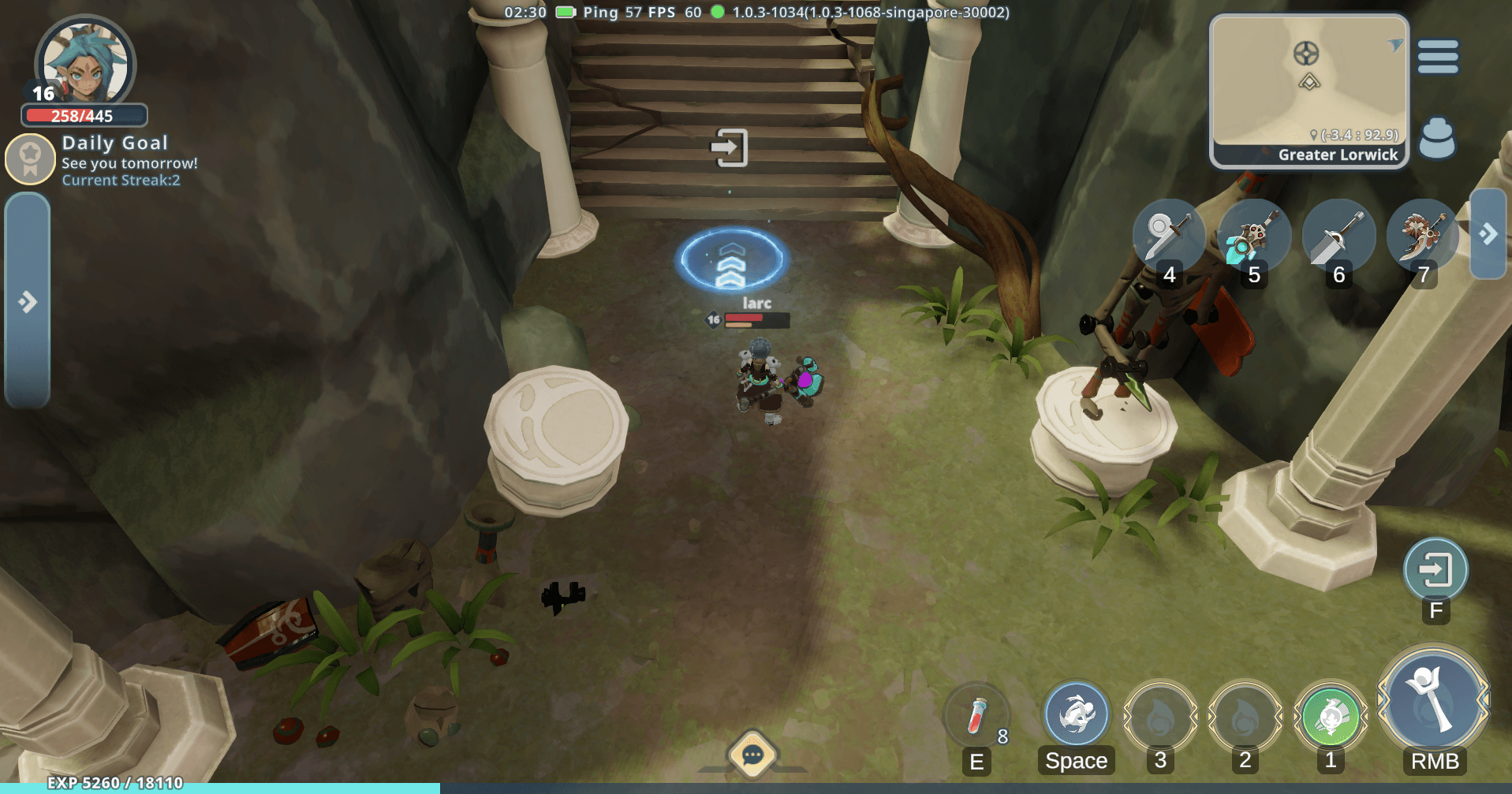Open the backpack inventory icon
Screen dimensions: 1512x794
coord(1436,139)
